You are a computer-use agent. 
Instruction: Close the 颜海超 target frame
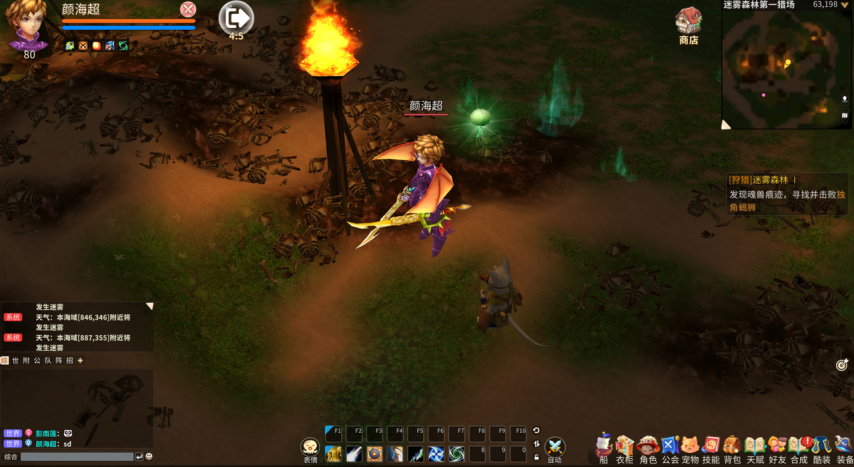pos(188,9)
